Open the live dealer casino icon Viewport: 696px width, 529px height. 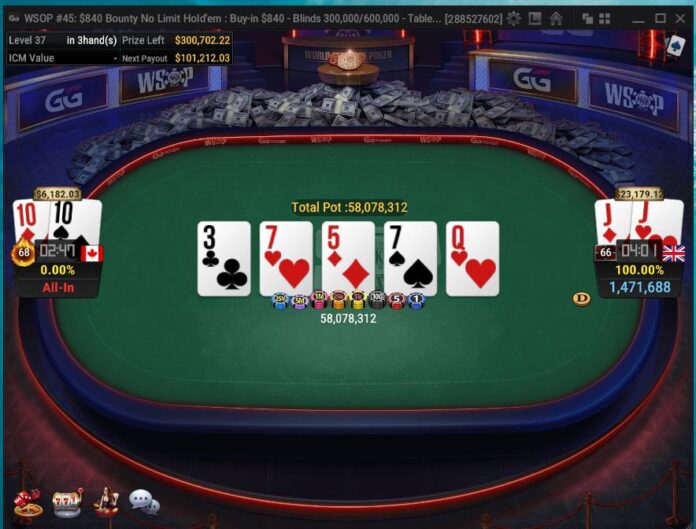click(x=104, y=500)
